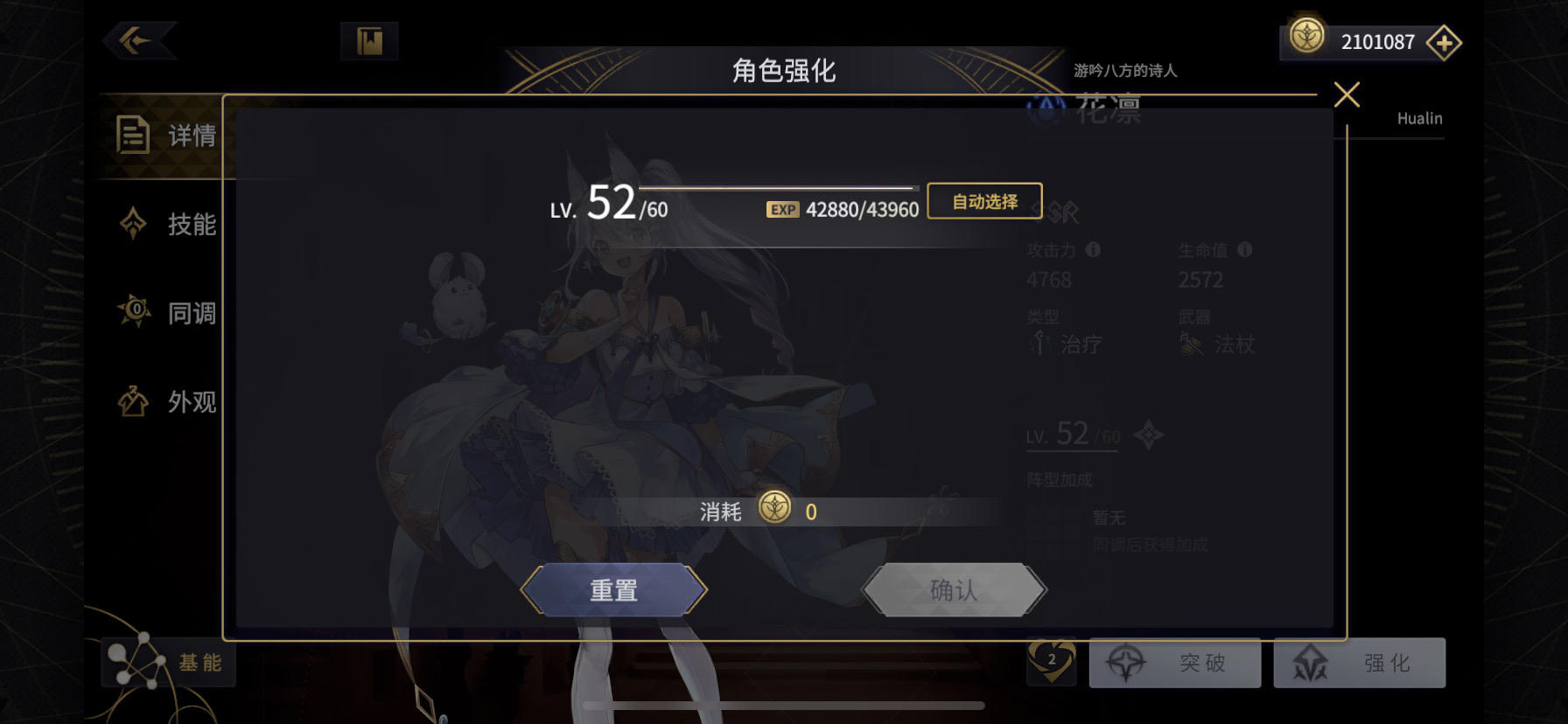The image size is (1568, 724).
Task: Toggle the heart favorite badge showing 2
Action: [1052, 664]
